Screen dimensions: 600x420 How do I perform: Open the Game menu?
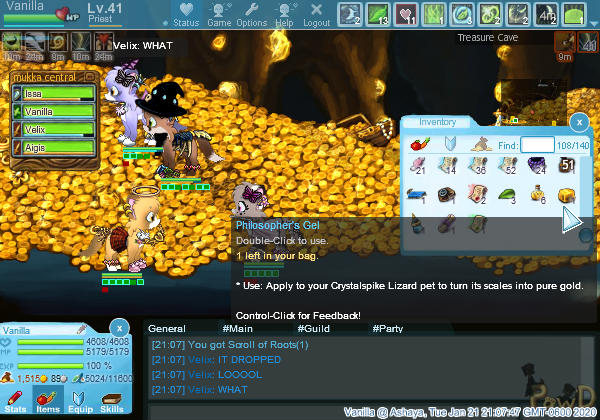coord(219,14)
